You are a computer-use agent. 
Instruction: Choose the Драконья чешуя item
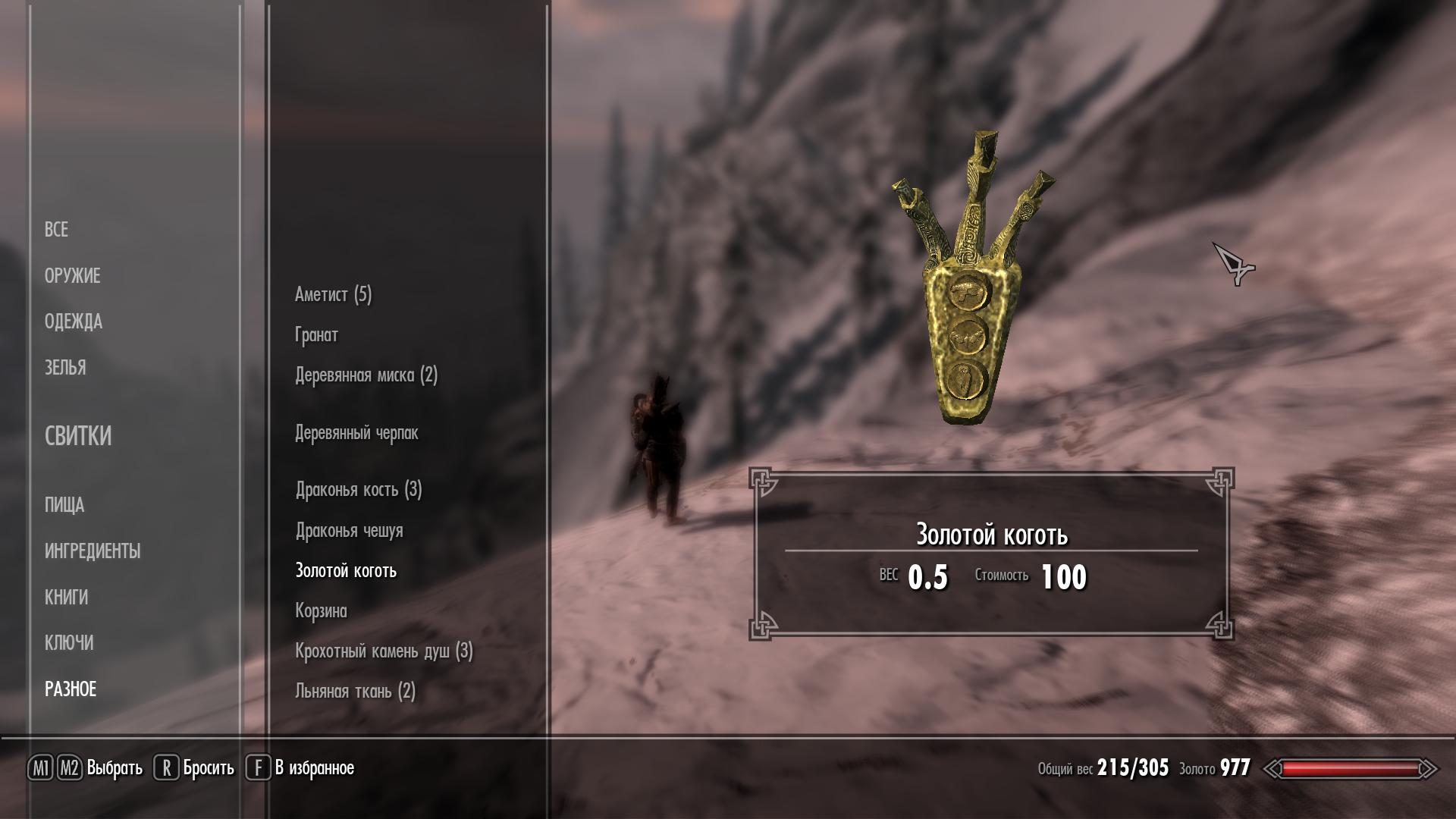click(x=349, y=531)
